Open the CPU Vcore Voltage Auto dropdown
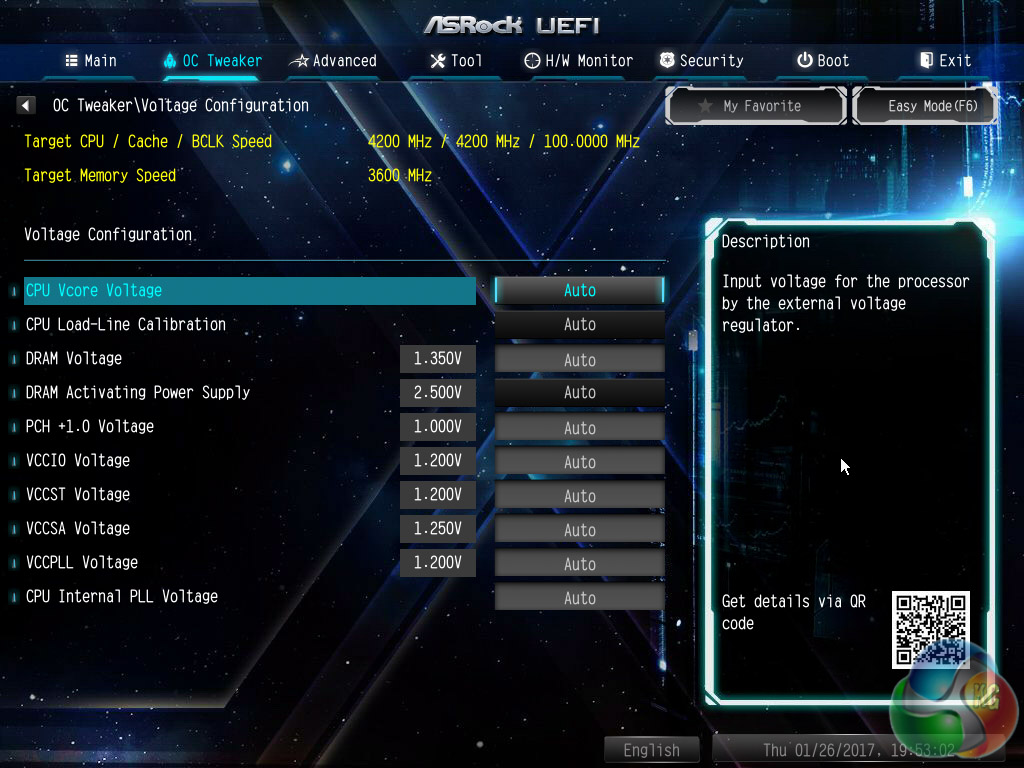The height and width of the screenshot is (768, 1024). (x=579, y=290)
